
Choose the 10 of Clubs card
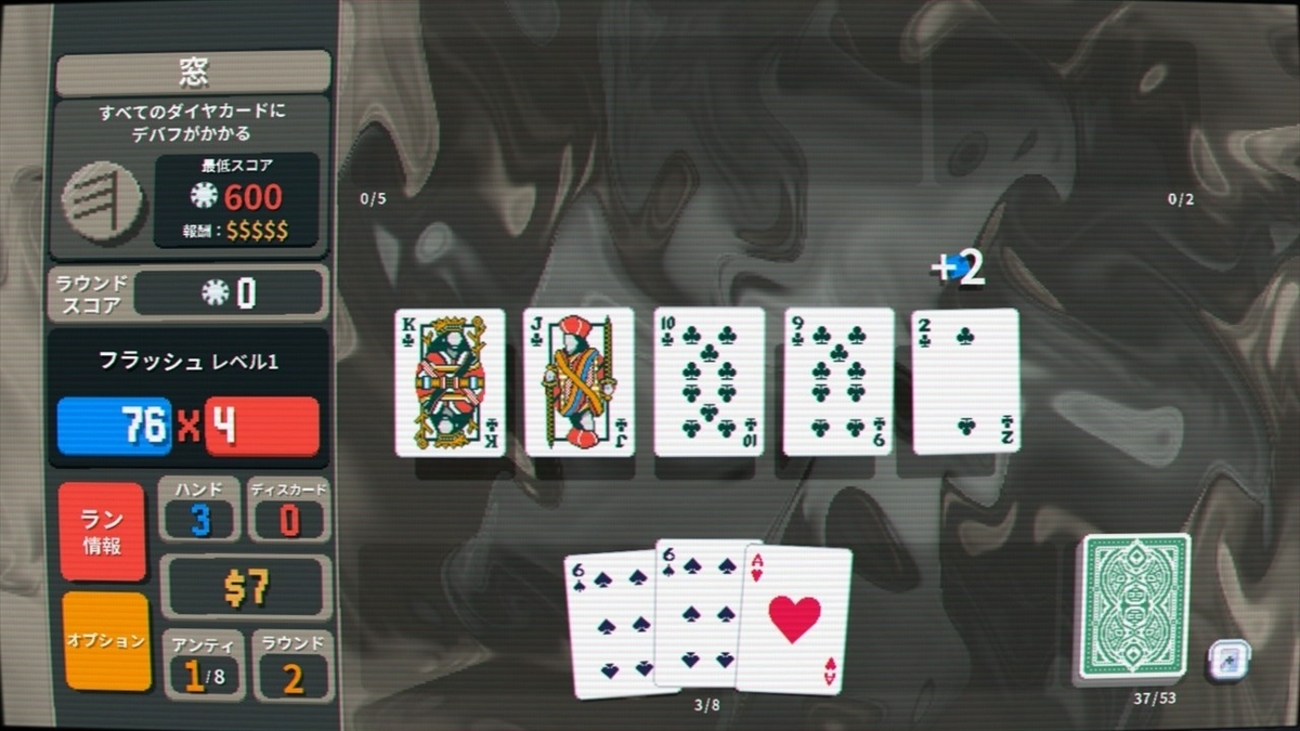tap(708, 382)
